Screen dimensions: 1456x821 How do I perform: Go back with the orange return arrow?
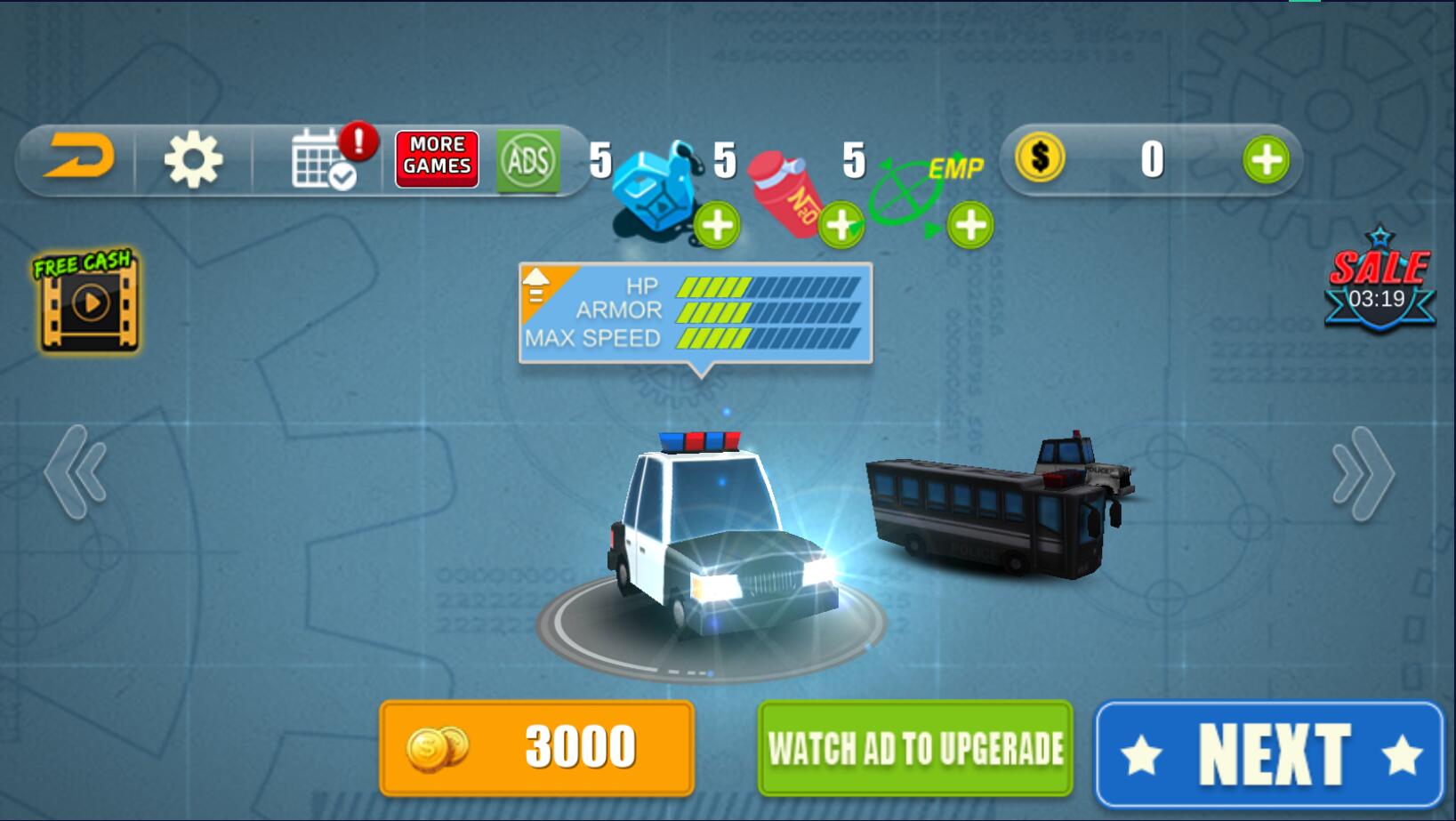80,158
